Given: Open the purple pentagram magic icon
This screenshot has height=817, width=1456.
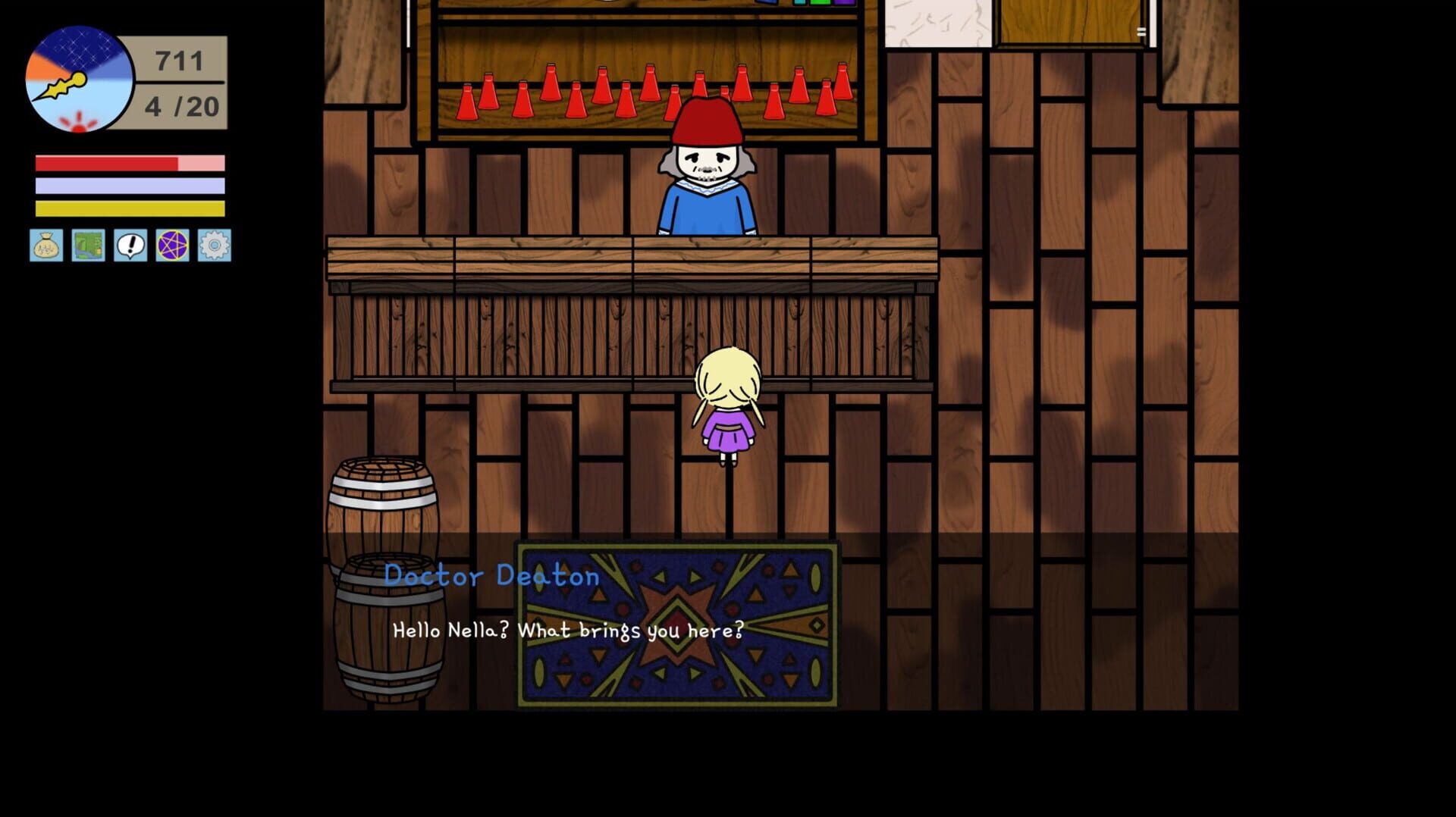Looking at the screenshot, I should pyautogui.click(x=174, y=247).
